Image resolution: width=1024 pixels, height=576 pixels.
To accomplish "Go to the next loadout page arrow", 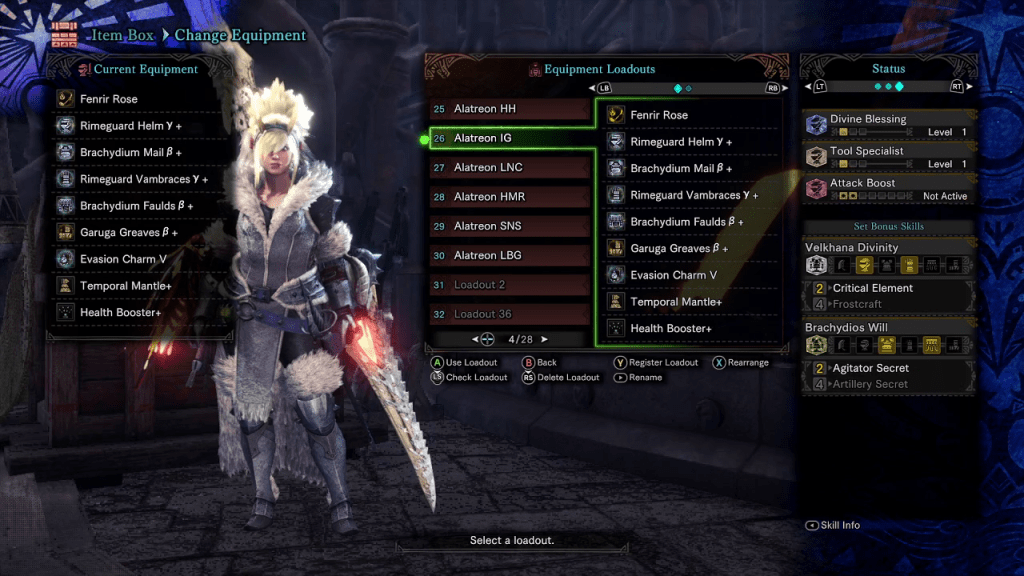I will point(545,340).
